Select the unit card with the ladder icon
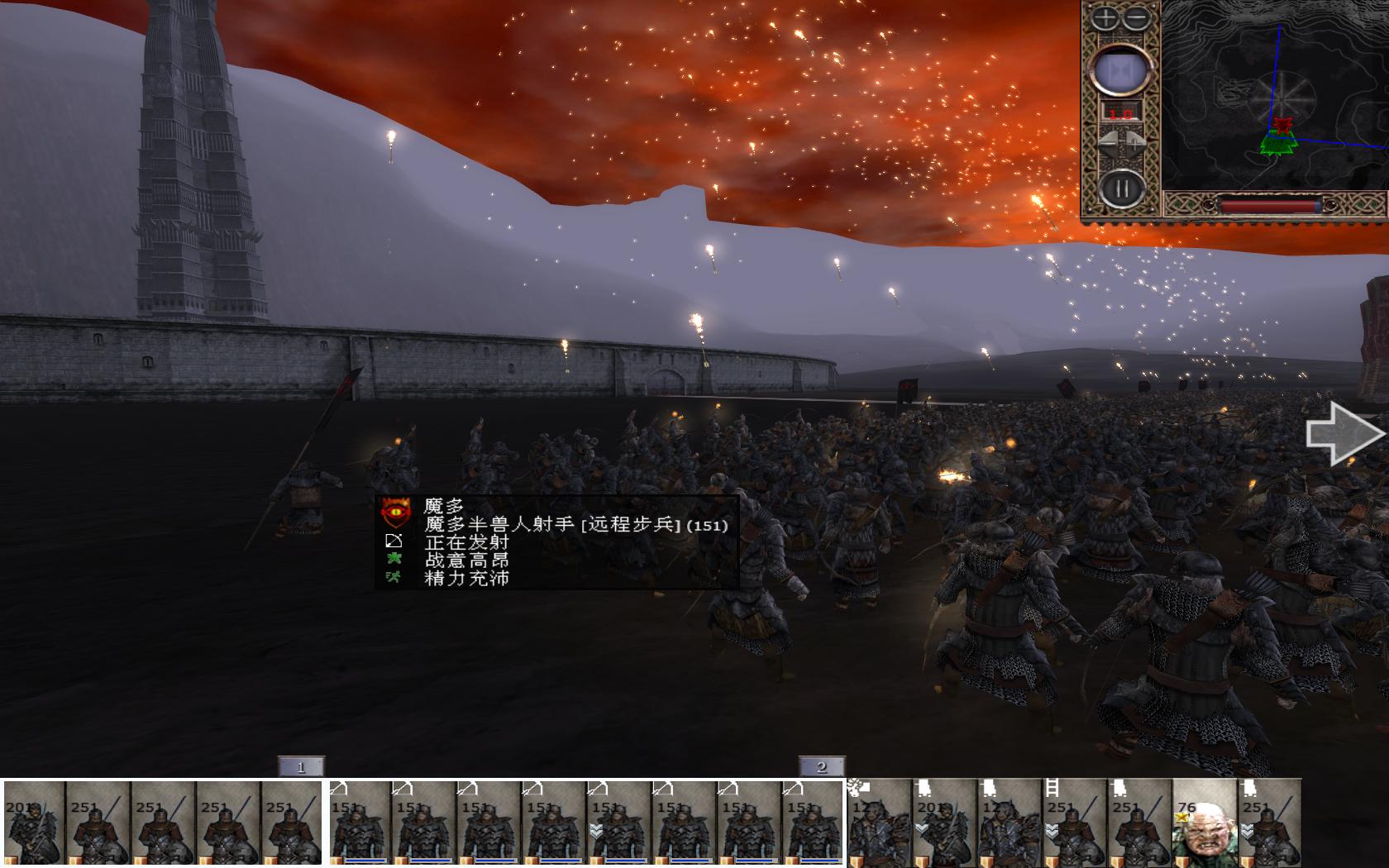Screen dimensions: 1389x868 [x=1074, y=823]
